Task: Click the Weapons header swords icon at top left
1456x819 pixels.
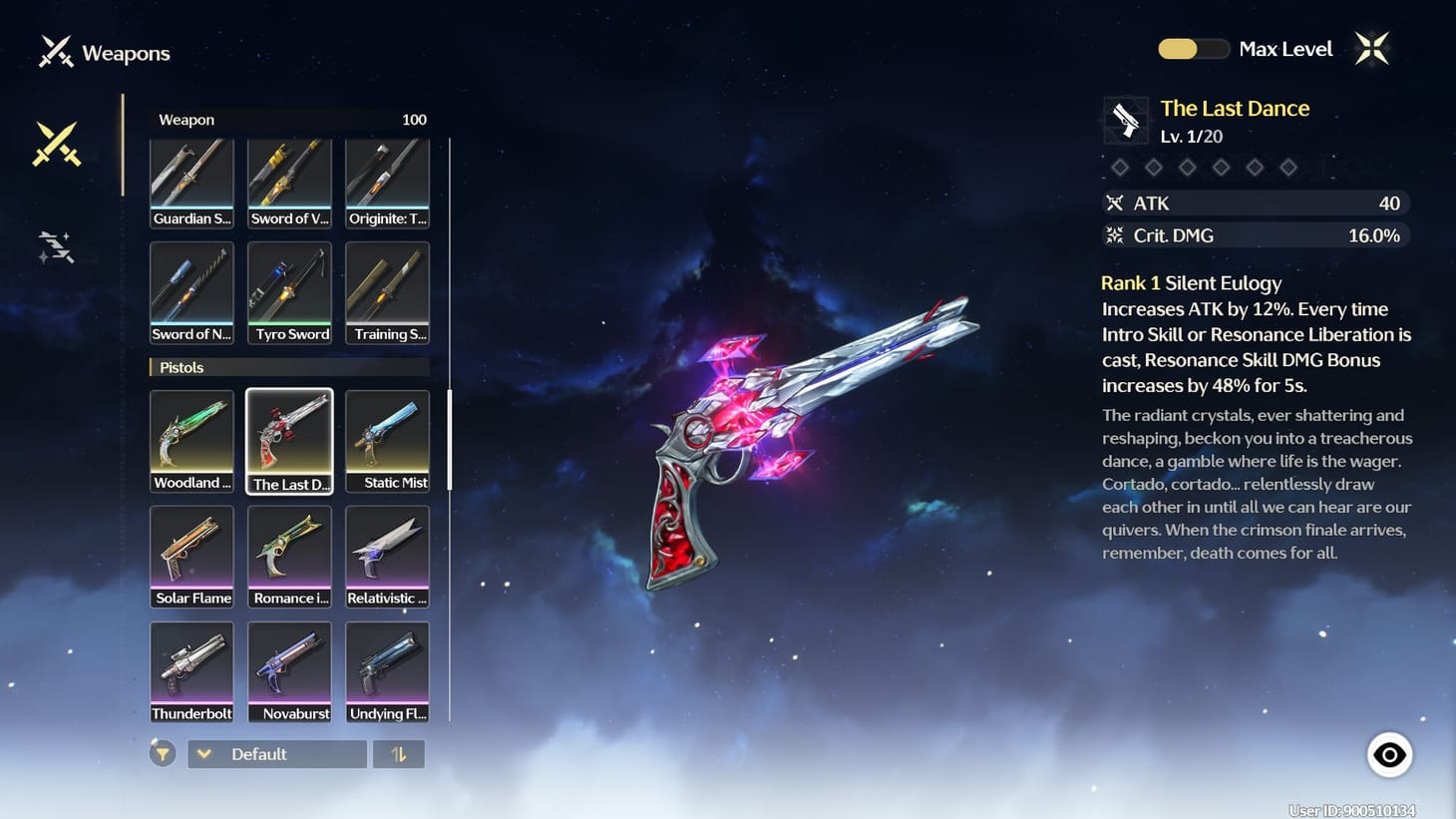Action: (55, 51)
